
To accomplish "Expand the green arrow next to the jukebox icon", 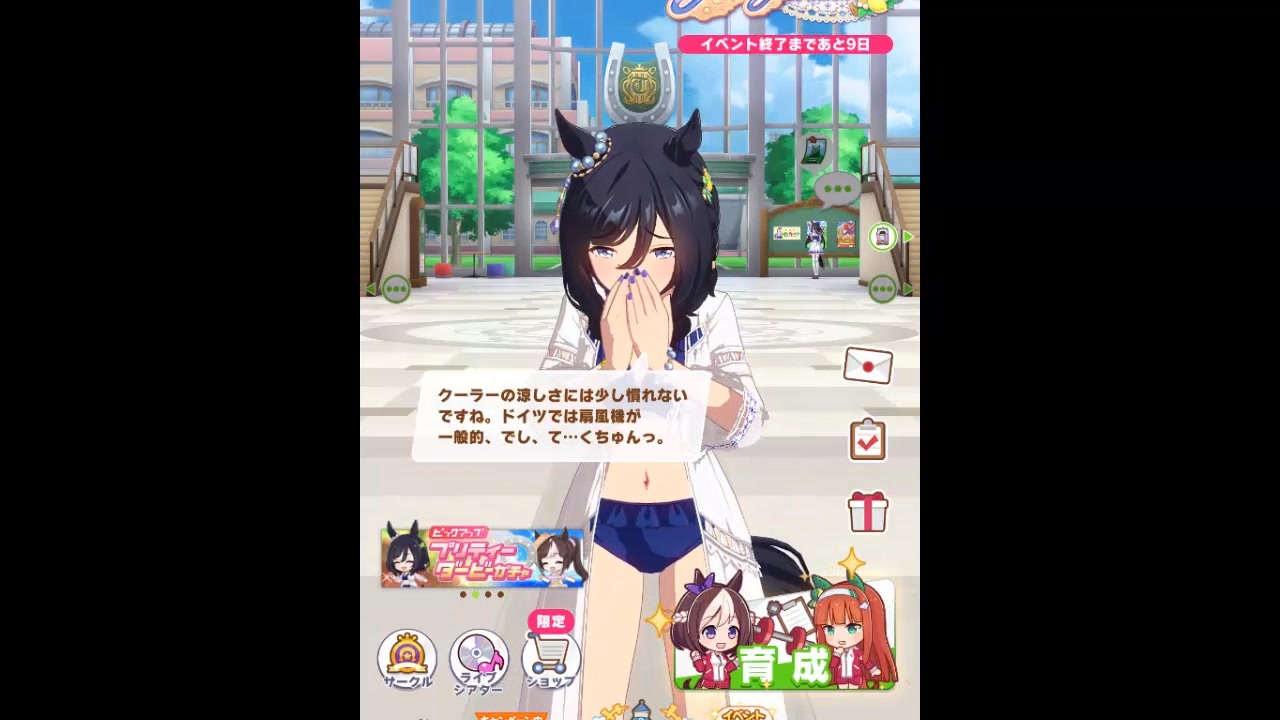I will point(907,237).
